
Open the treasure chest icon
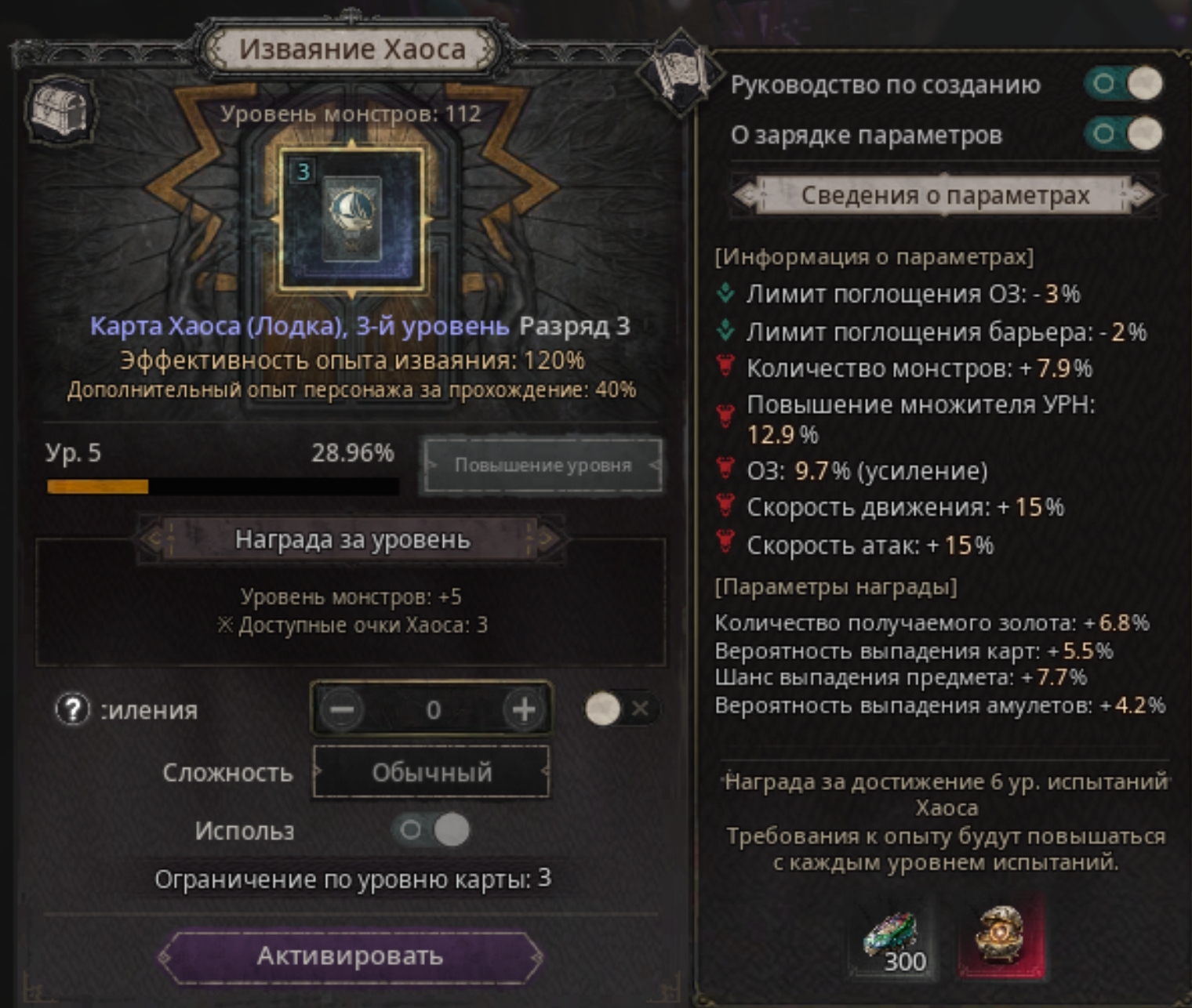pos(60,110)
